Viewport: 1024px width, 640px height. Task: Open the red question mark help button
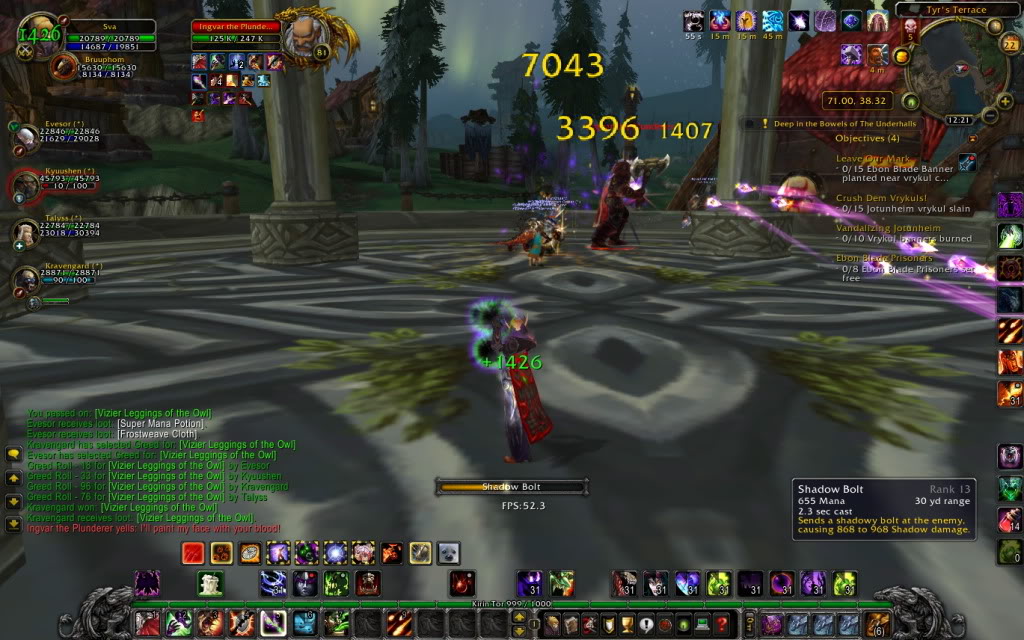point(722,624)
